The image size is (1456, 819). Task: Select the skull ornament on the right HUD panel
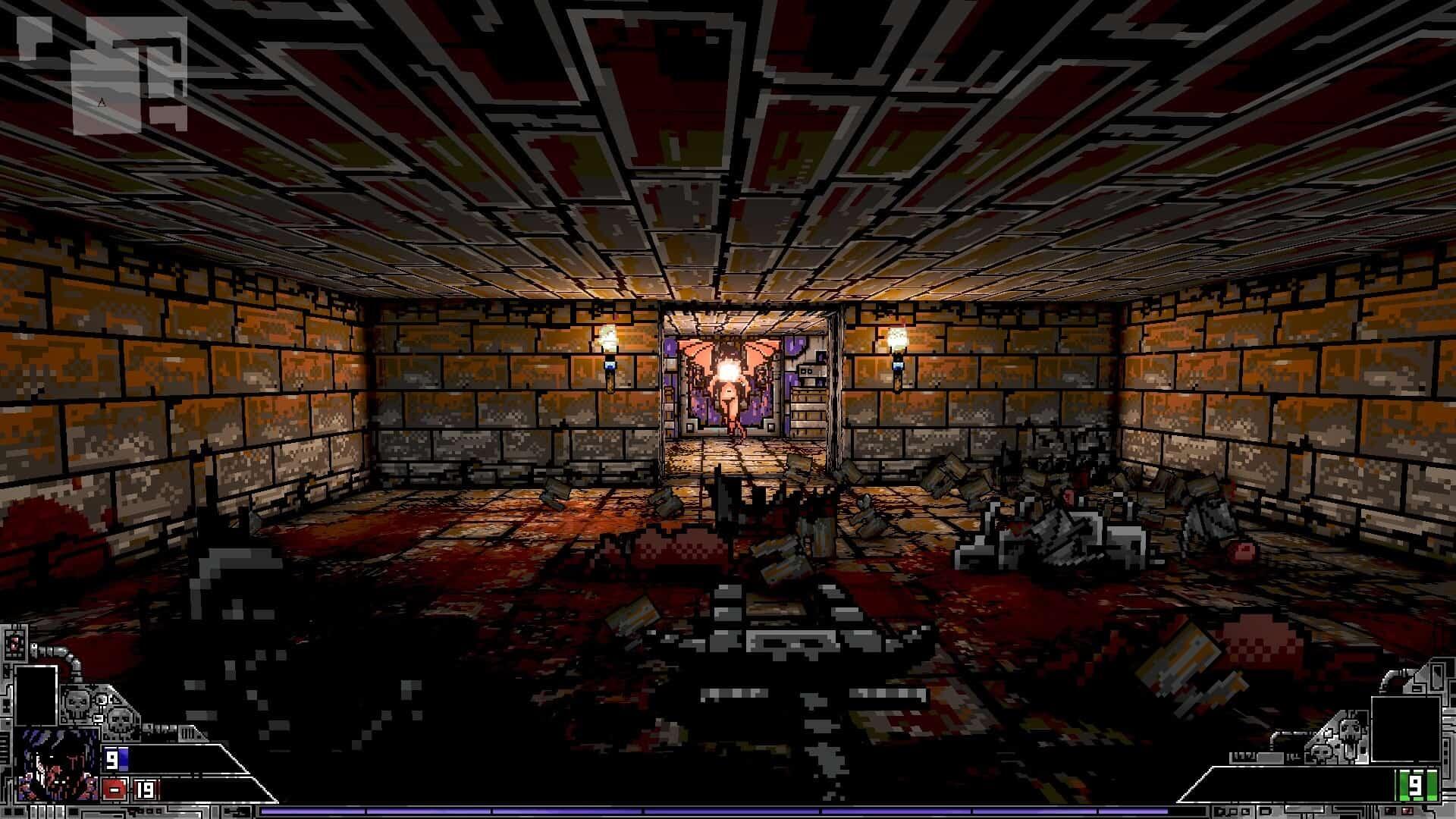click(1351, 731)
